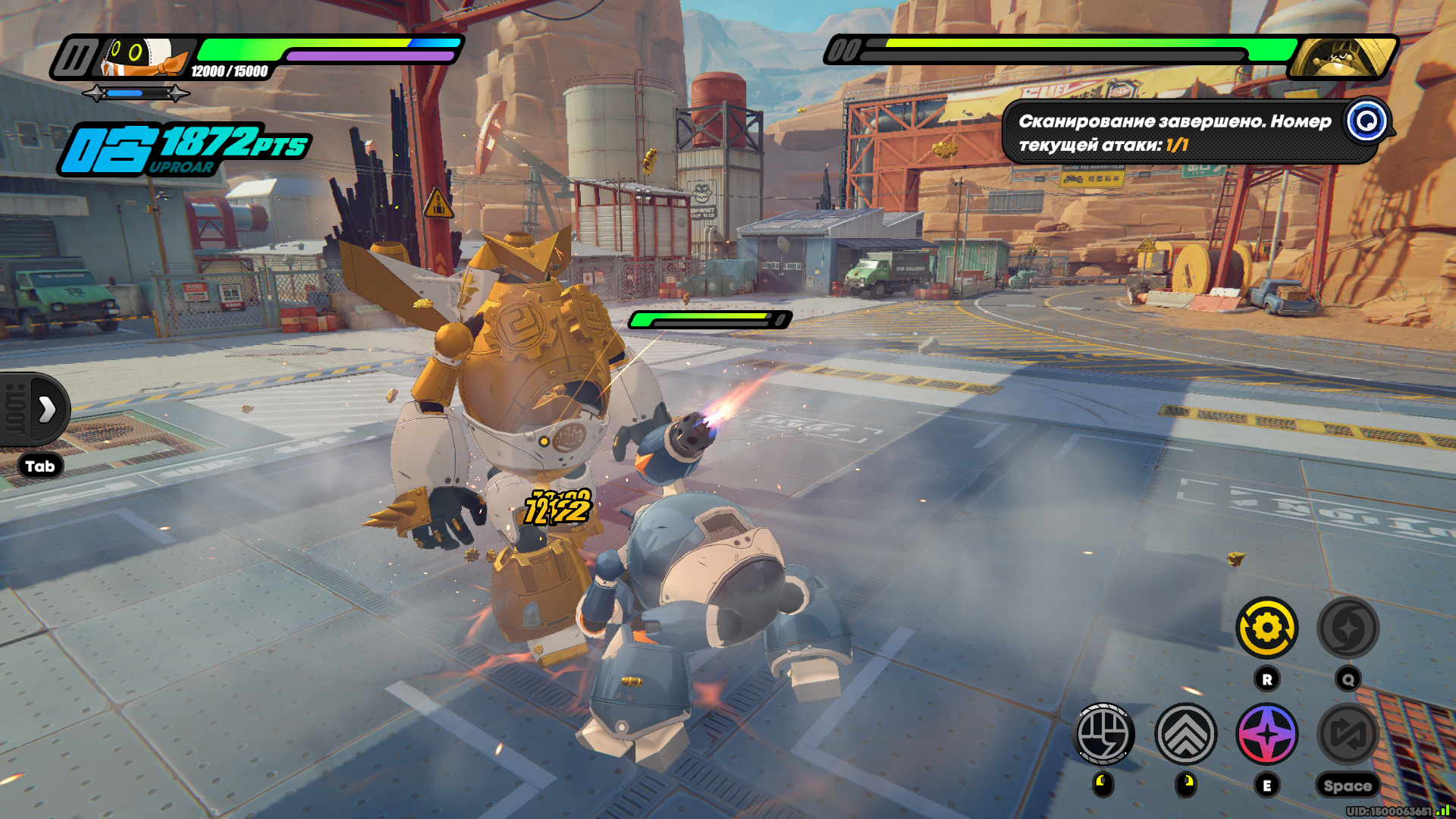Click the greyed-out switch icon above Space
1456x819 pixels.
point(1348,733)
